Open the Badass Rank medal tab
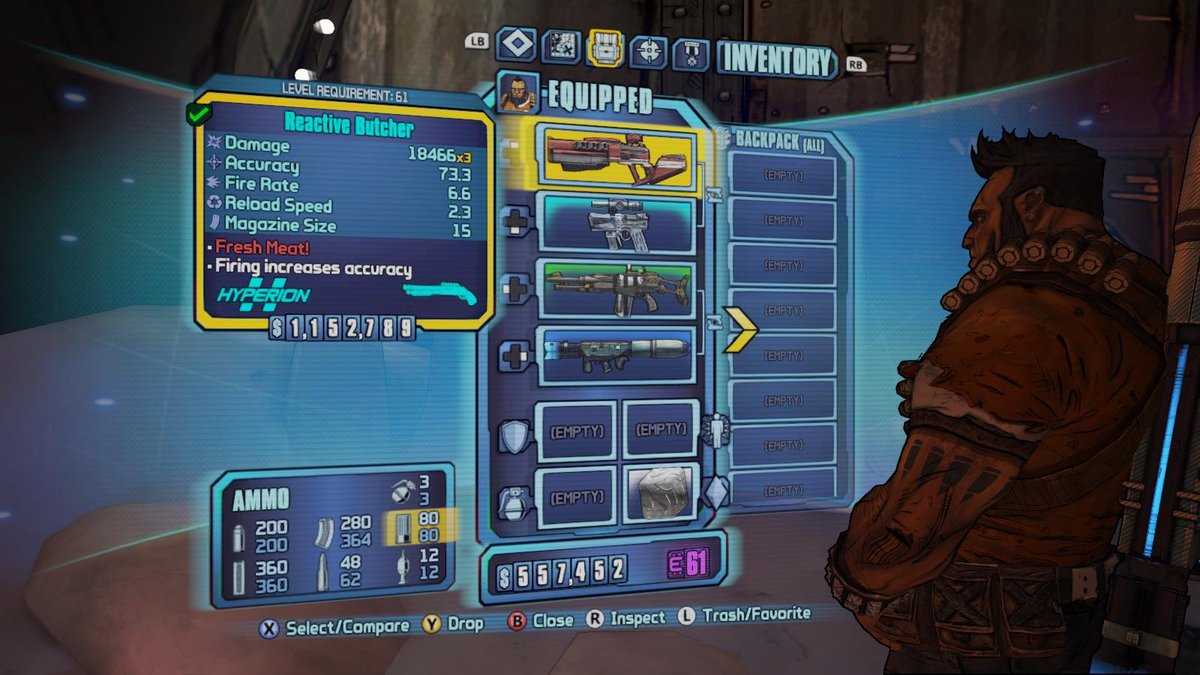The image size is (1200, 675). pos(690,50)
